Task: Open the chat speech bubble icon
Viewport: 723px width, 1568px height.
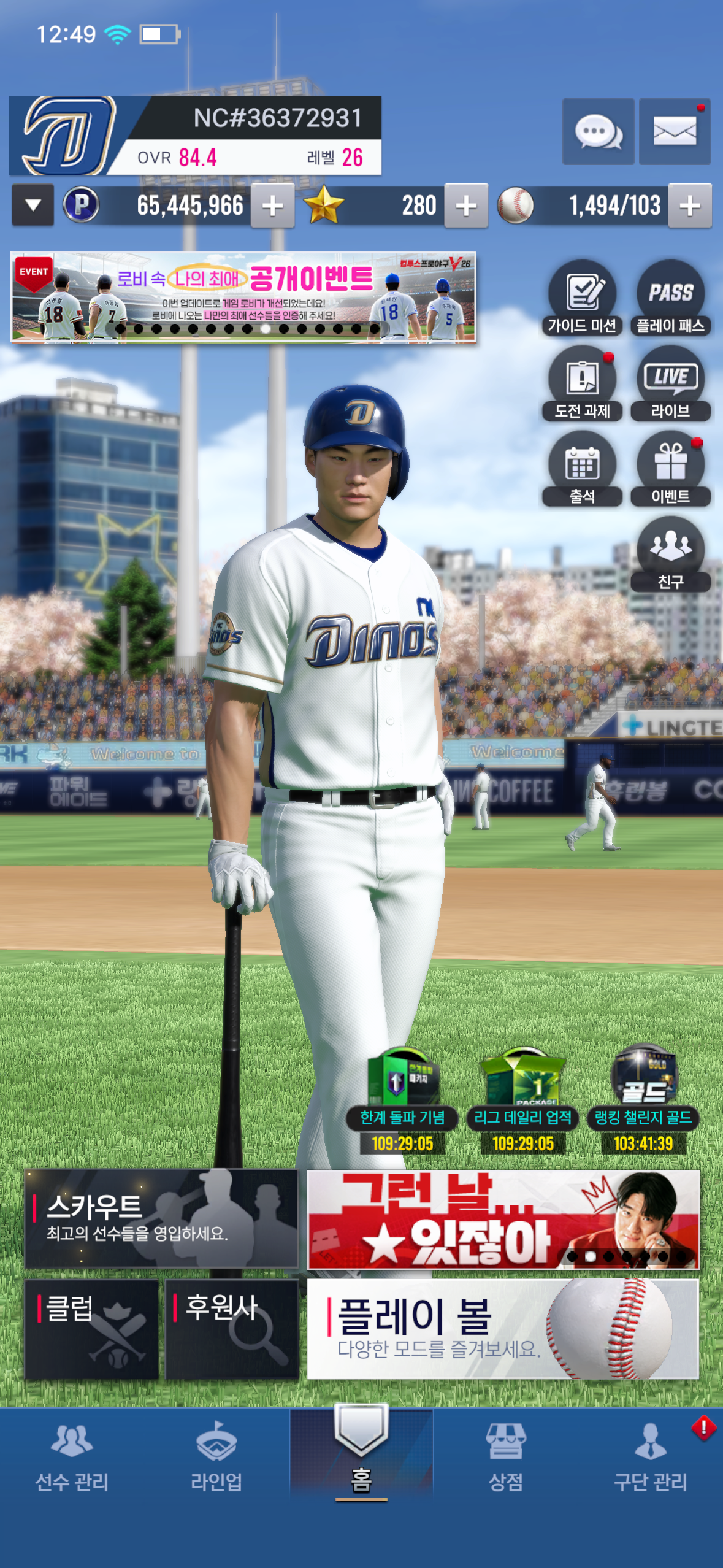Action: point(598,131)
